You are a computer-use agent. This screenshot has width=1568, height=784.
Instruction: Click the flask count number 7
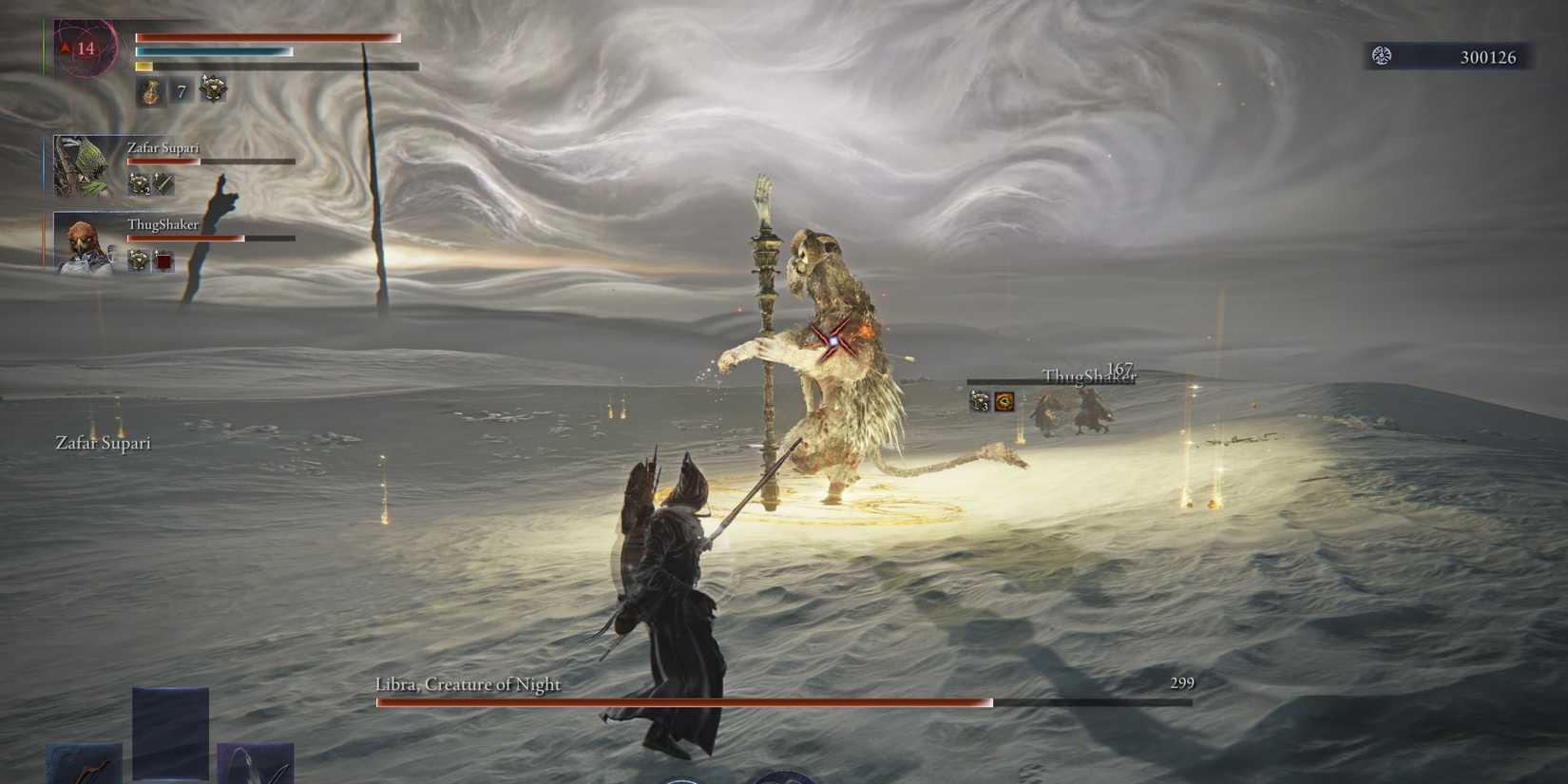[x=180, y=91]
